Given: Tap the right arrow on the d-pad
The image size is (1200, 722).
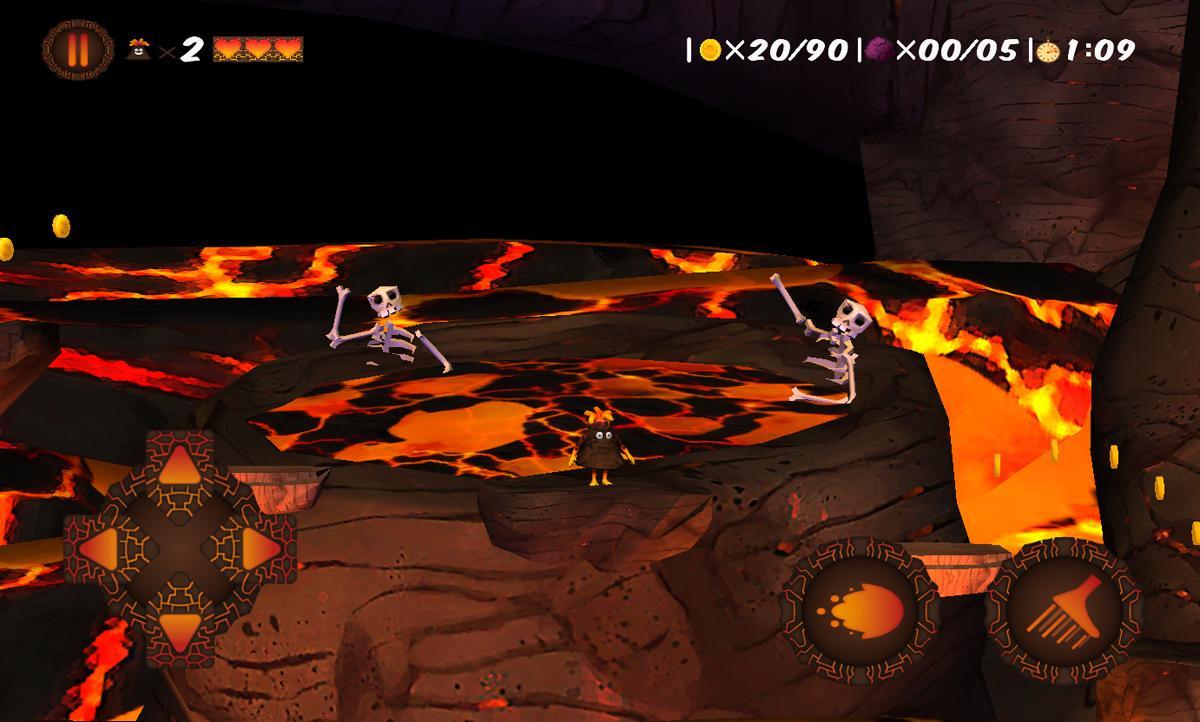Looking at the screenshot, I should (x=259, y=547).
